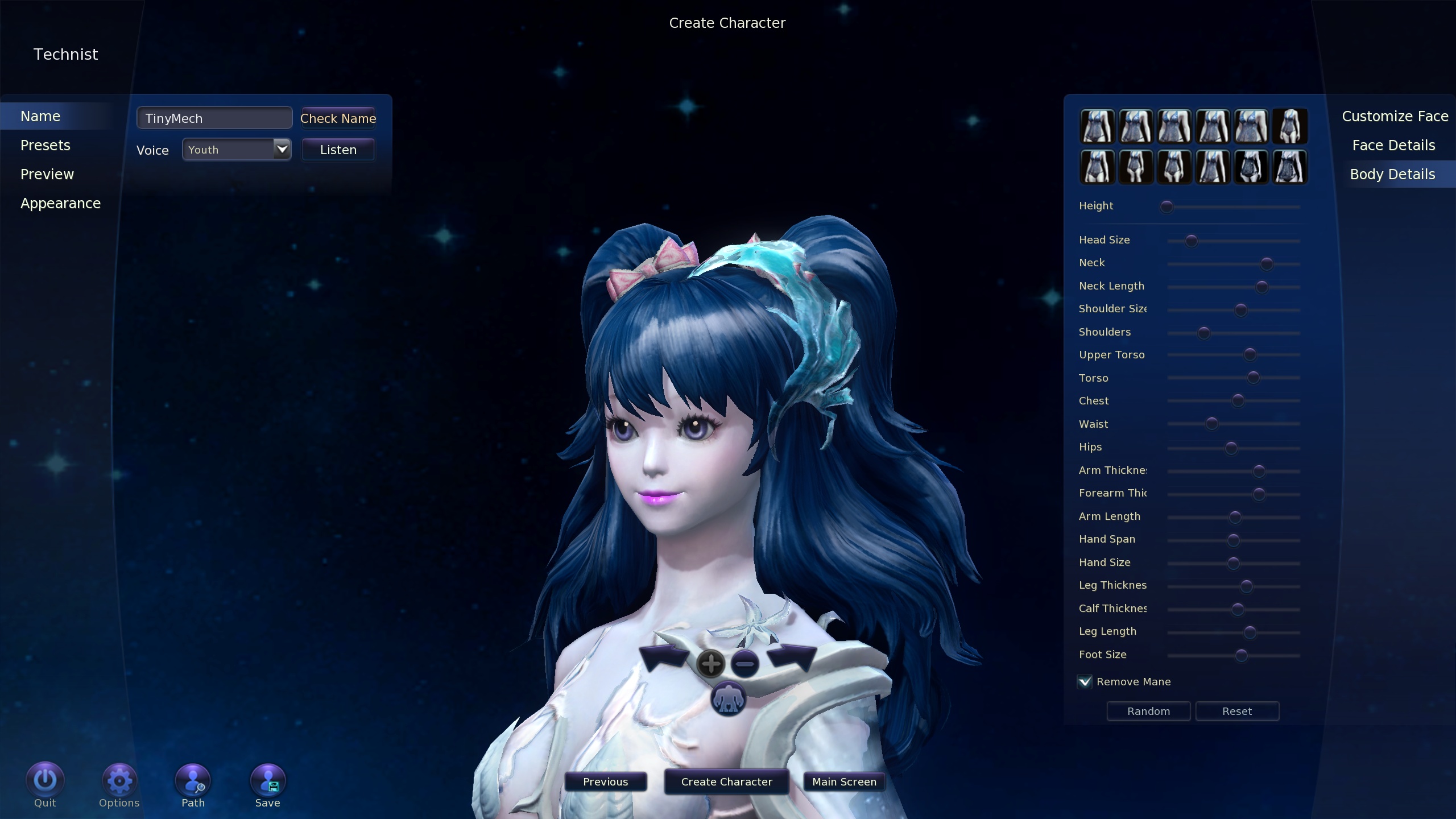The image size is (1456, 819).
Task: Open the Options menu
Action: [119, 781]
